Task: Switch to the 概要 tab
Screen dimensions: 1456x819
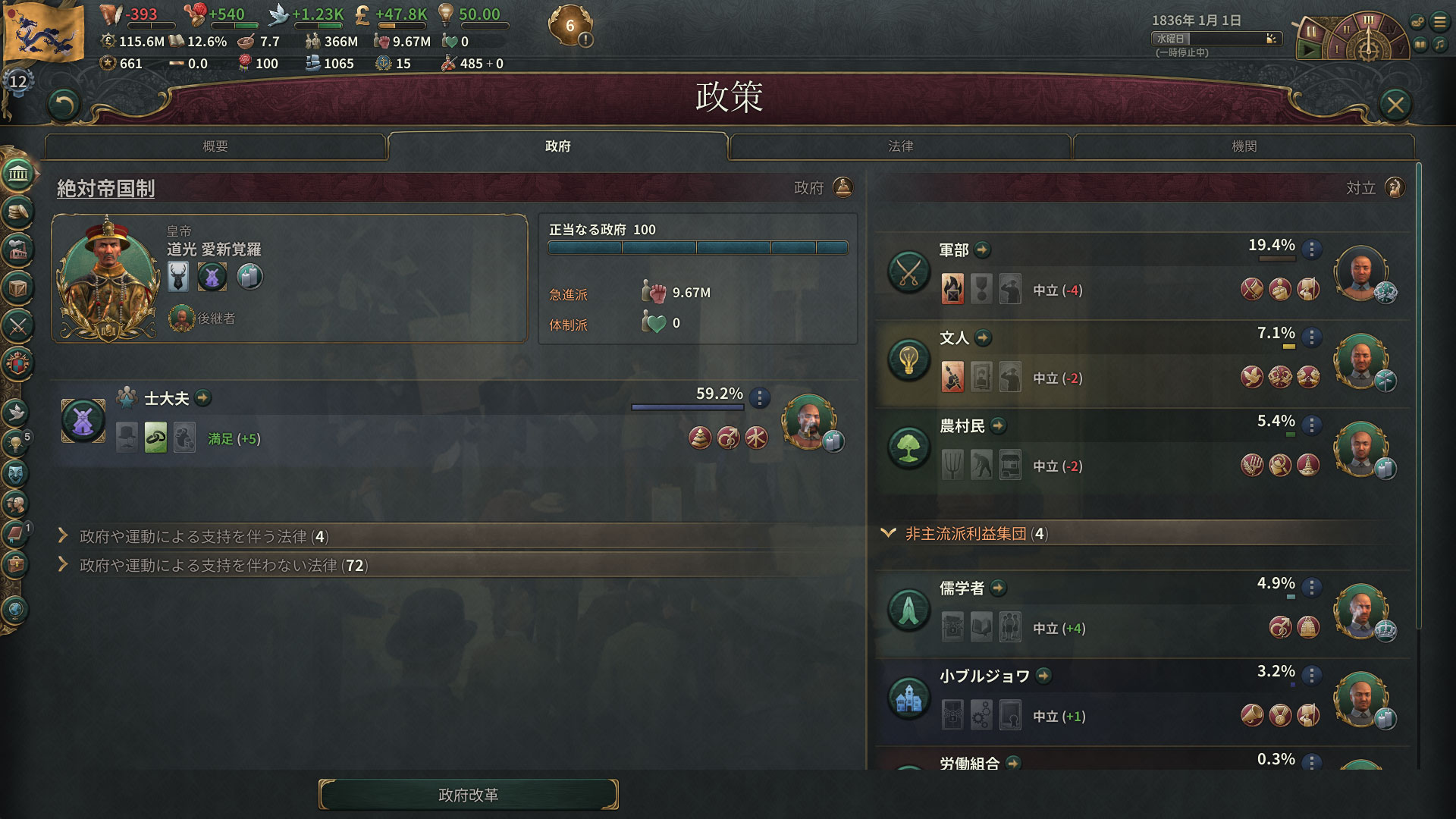Action: click(215, 146)
